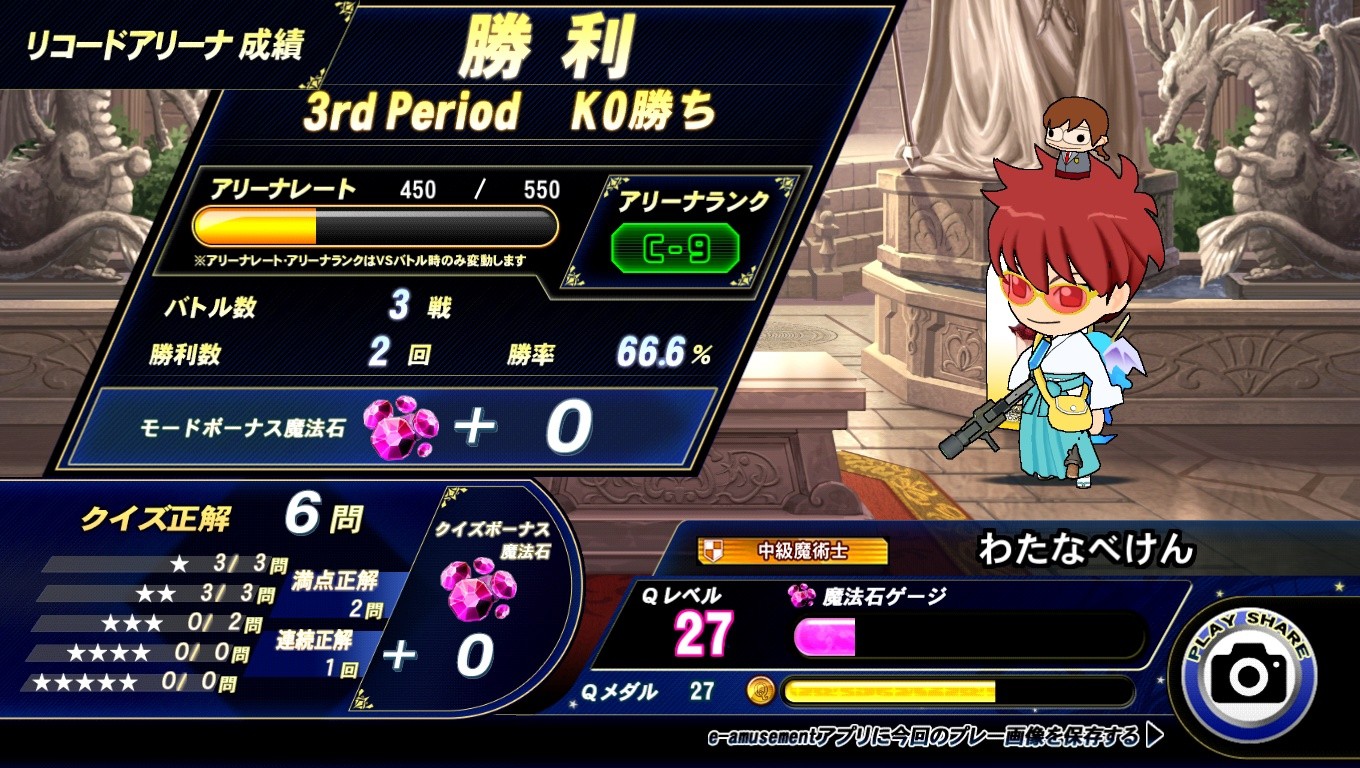This screenshot has width=1360, height=768.
Task: Save play image to e-amusement app
Action: (934, 737)
